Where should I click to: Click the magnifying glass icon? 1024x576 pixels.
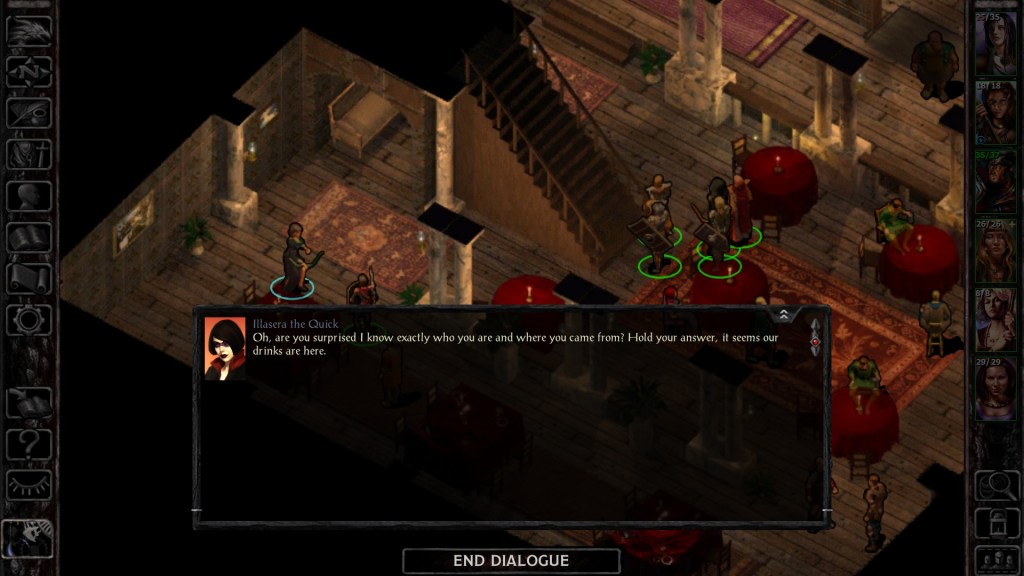tap(995, 484)
